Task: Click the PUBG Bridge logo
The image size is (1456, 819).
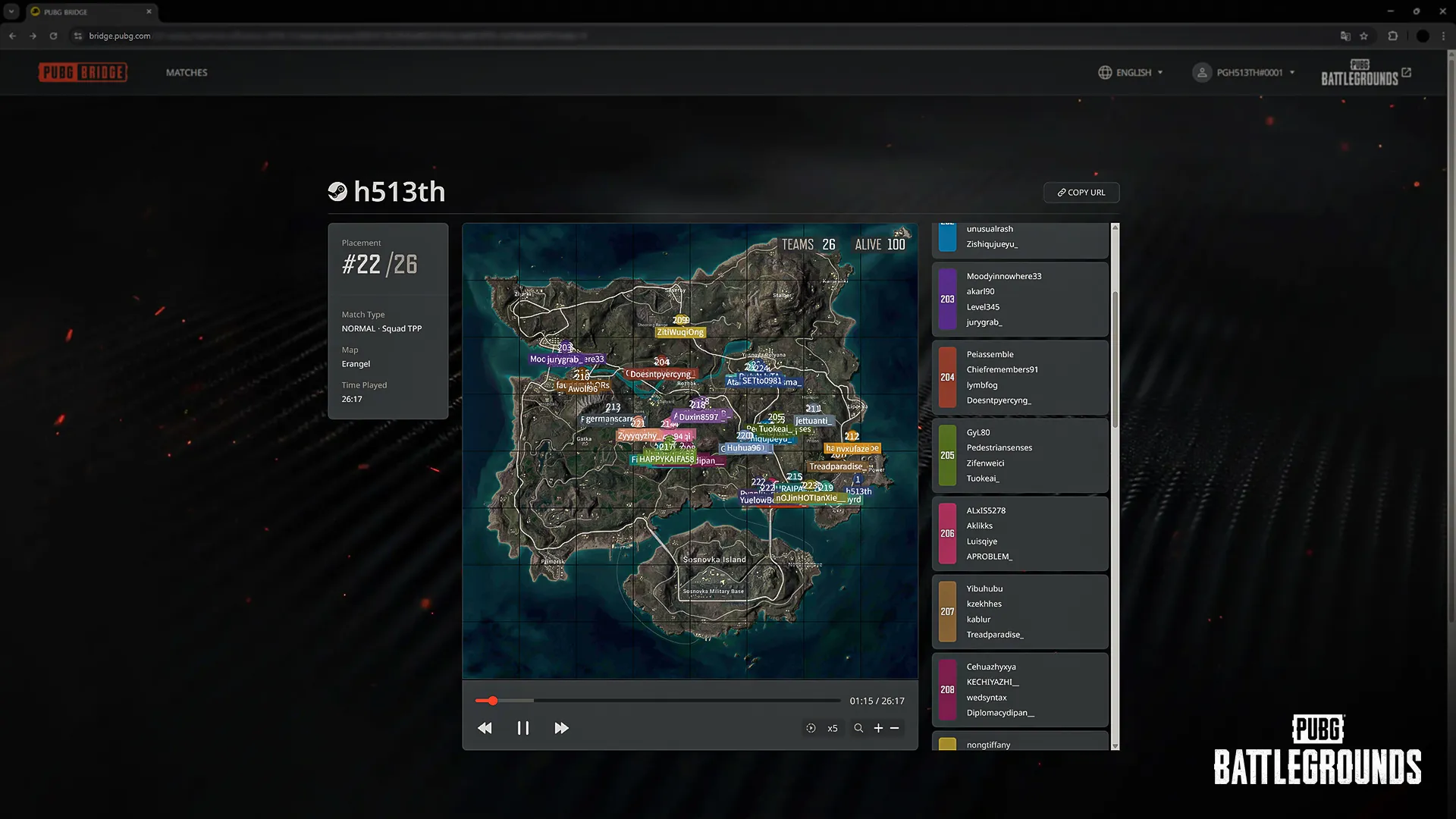Action: (x=83, y=73)
